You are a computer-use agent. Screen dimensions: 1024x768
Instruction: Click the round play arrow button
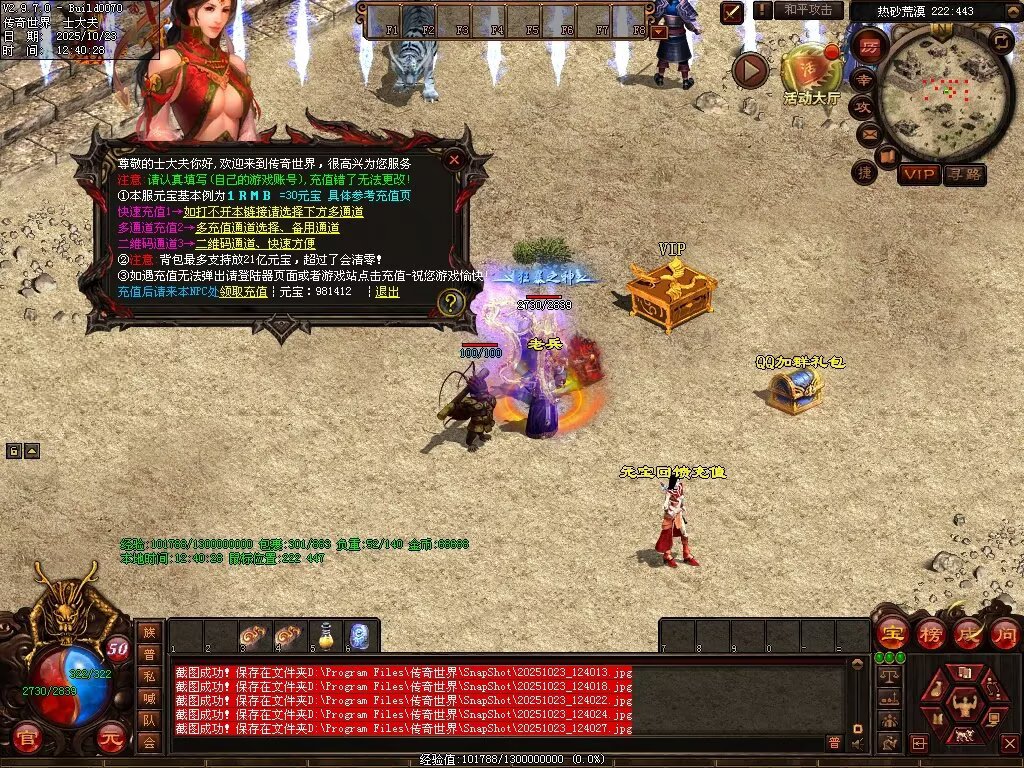click(x=750, y=70)
